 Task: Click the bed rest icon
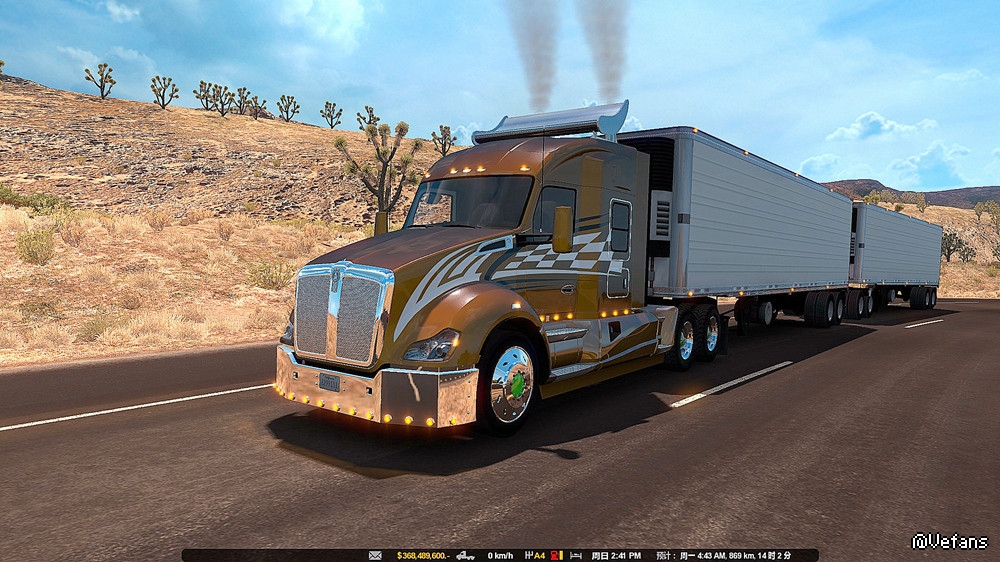pyautogui.click(x=575, y=556)
